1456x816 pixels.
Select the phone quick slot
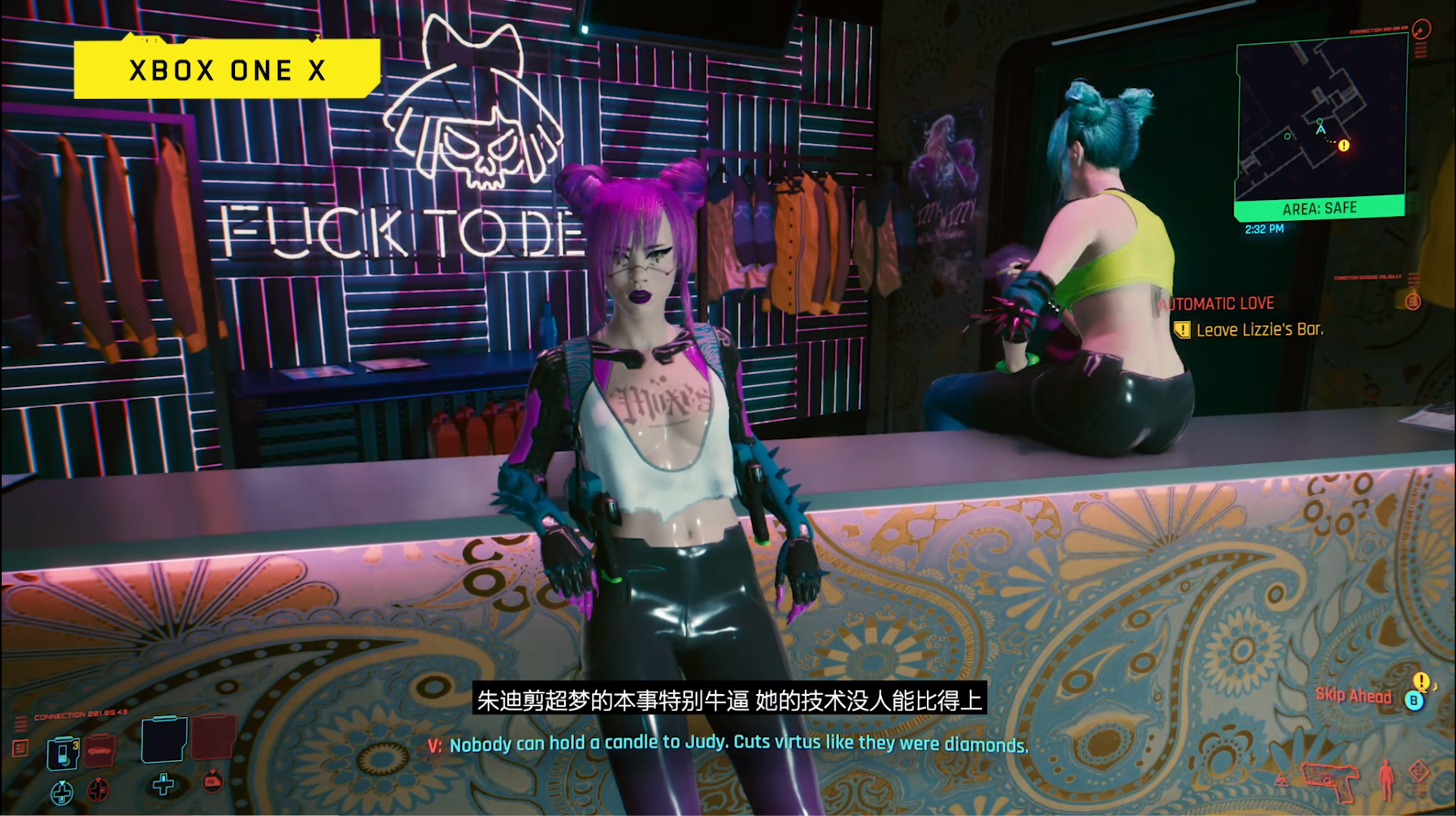coord(63,752)
